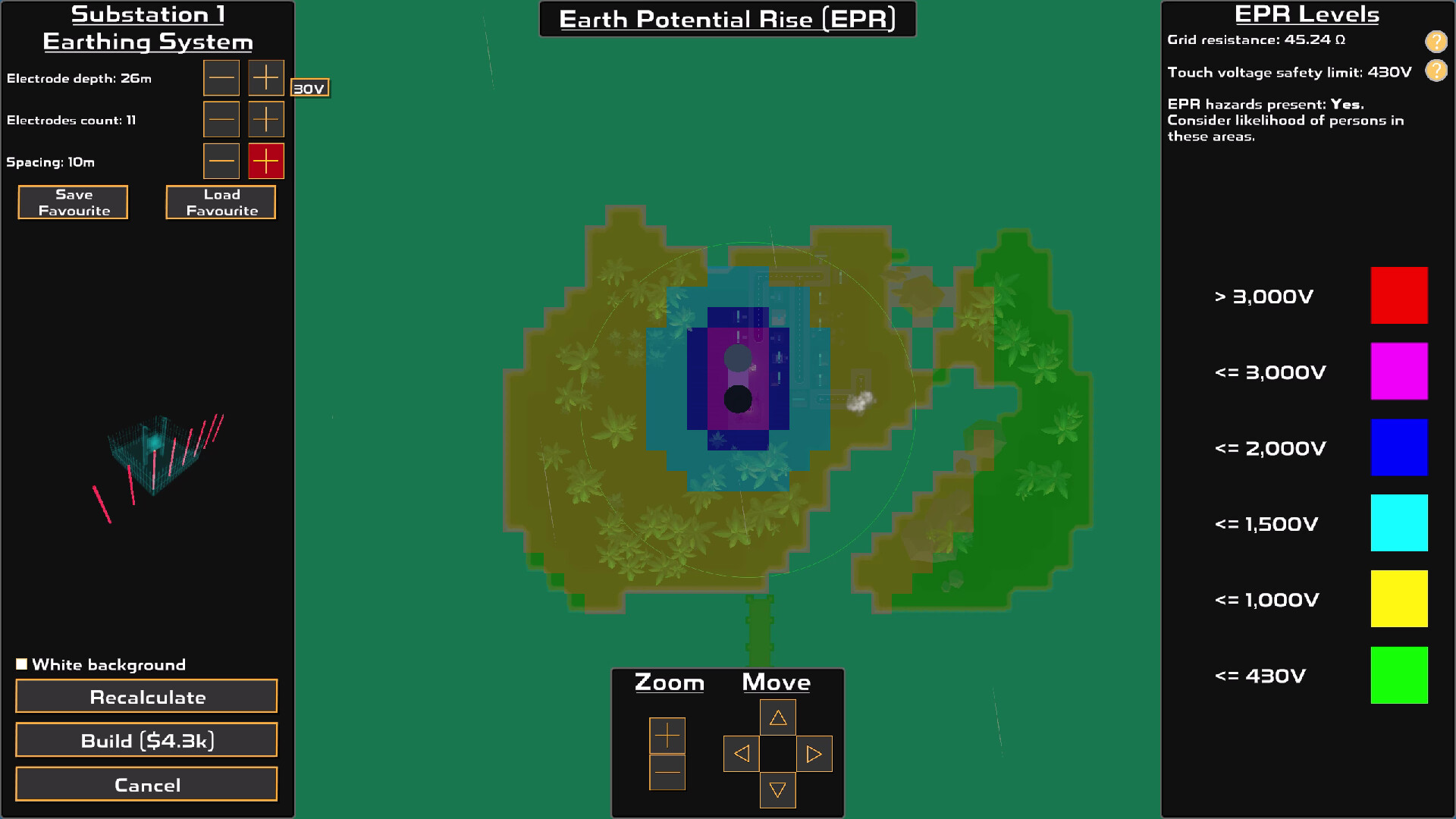Click the Zoom in plus icon
The width and height of the screenshot is (1456, 819).
coord(667,735)
